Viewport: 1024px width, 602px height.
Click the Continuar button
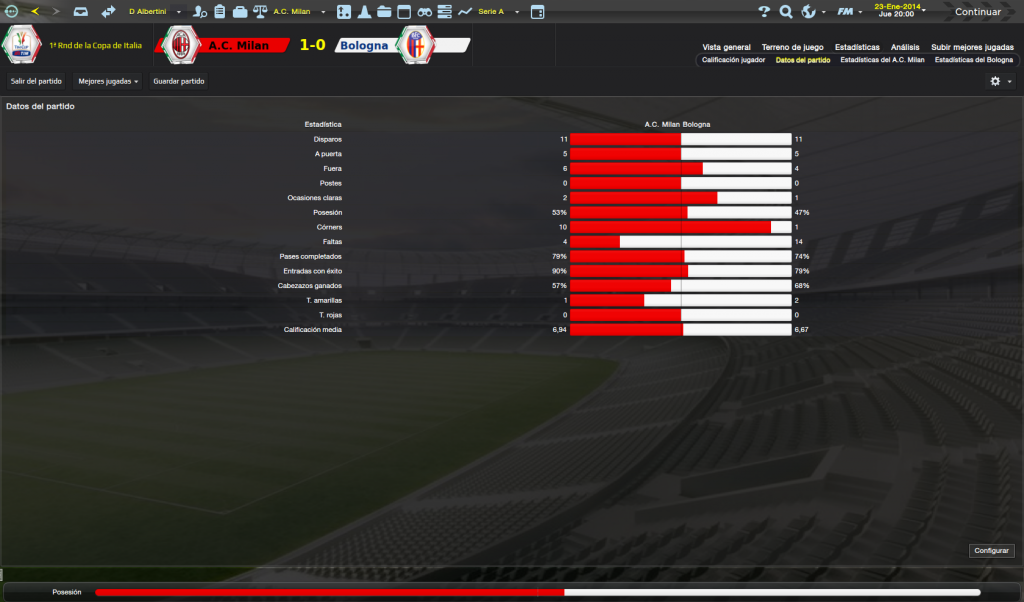coord(977,12)
